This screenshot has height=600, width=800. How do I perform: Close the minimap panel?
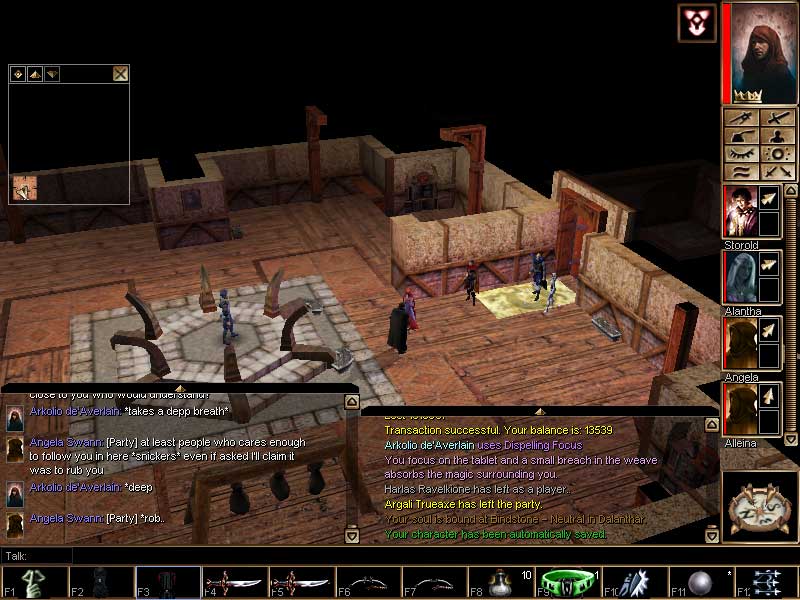click(x=120, y=73)
